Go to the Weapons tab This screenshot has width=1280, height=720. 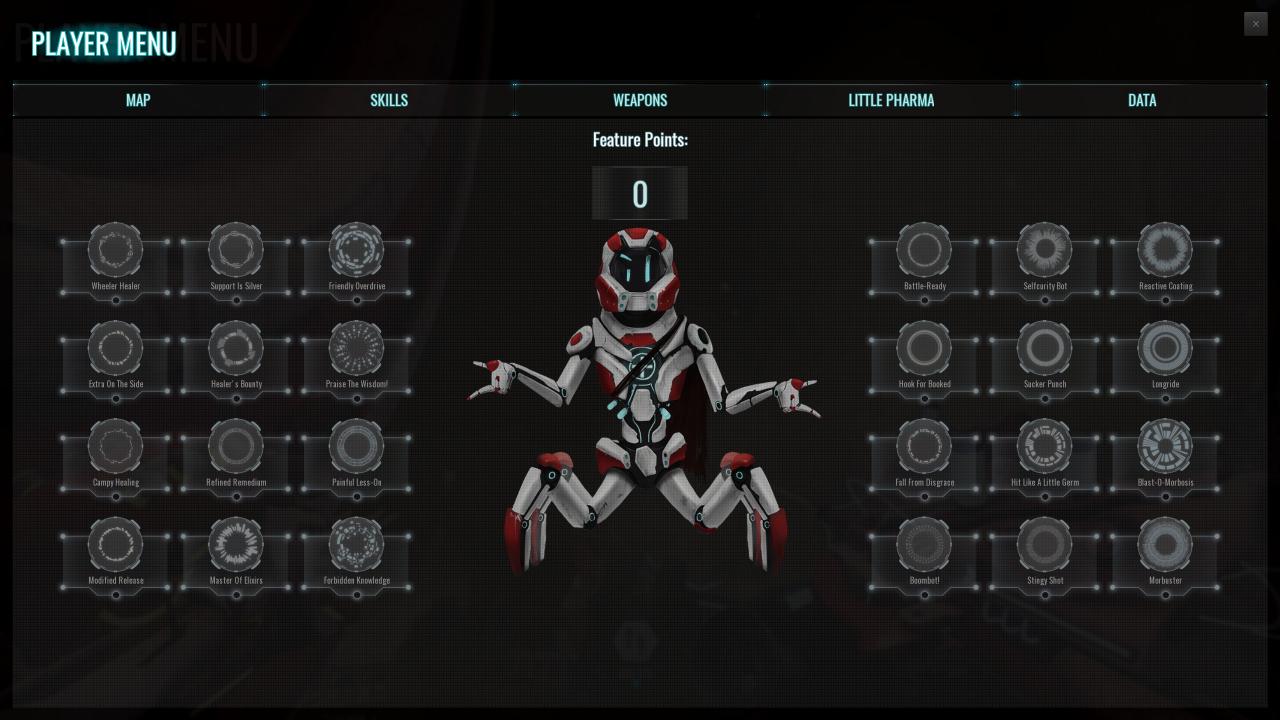[x=640, y=100]
